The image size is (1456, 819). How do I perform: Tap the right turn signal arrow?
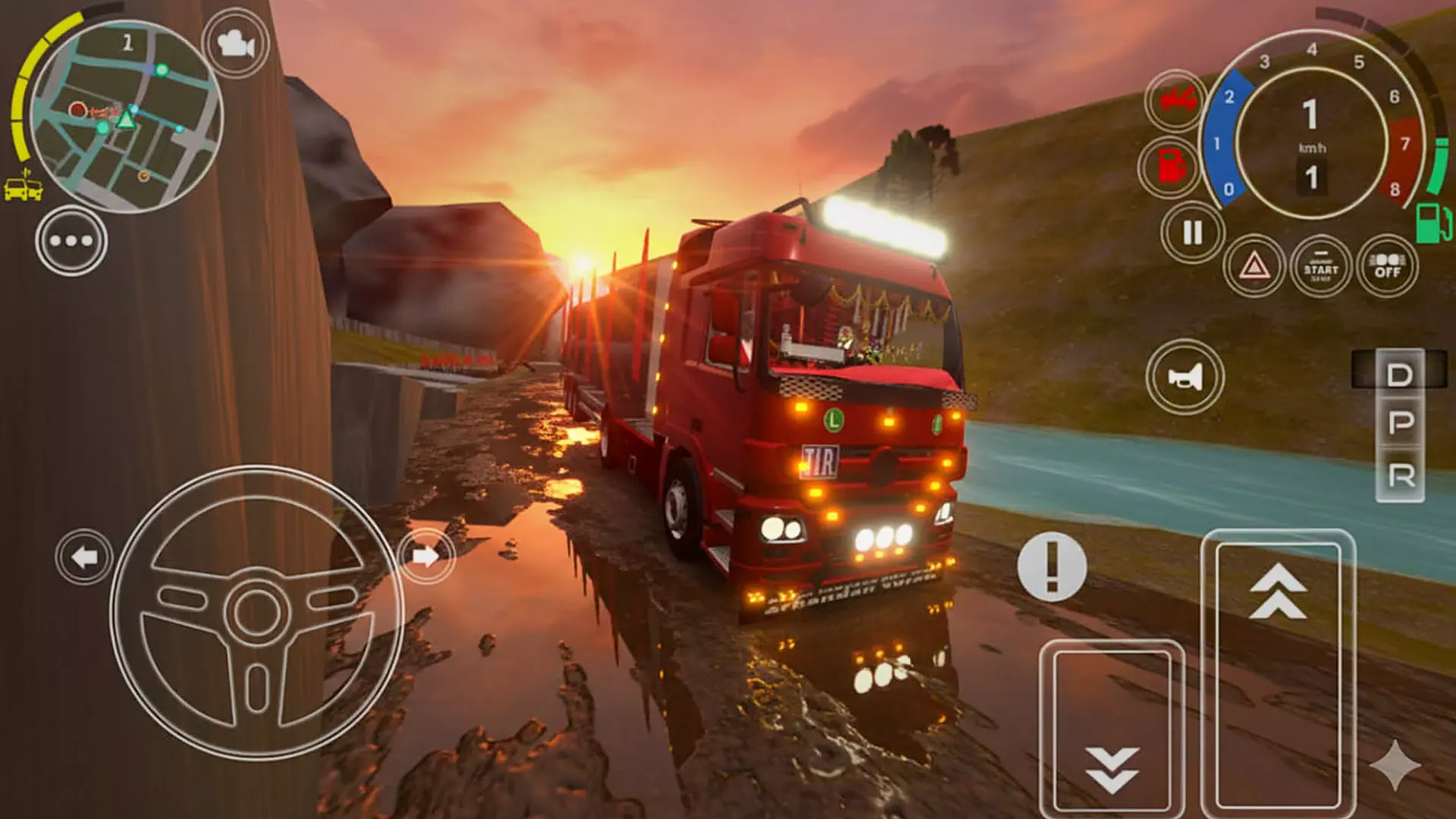click(x=426, y=557)
